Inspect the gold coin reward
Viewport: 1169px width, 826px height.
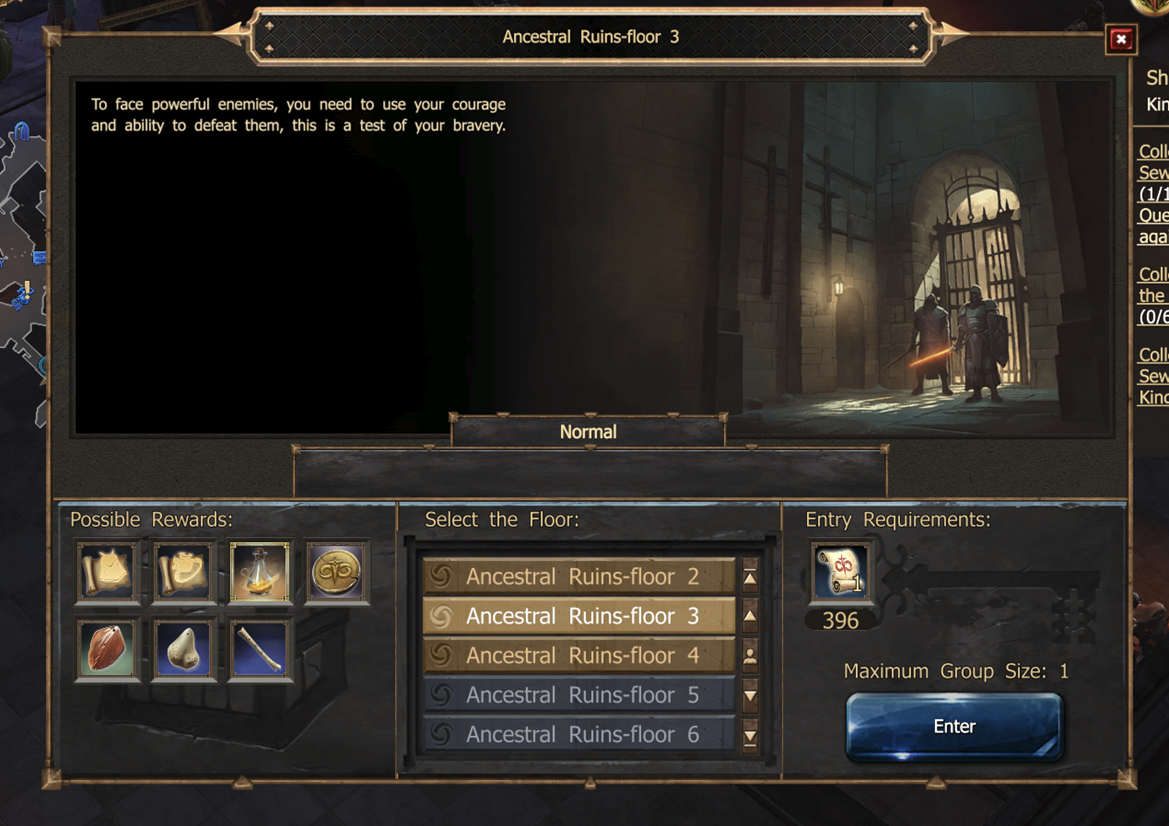(x=336, y=573)
